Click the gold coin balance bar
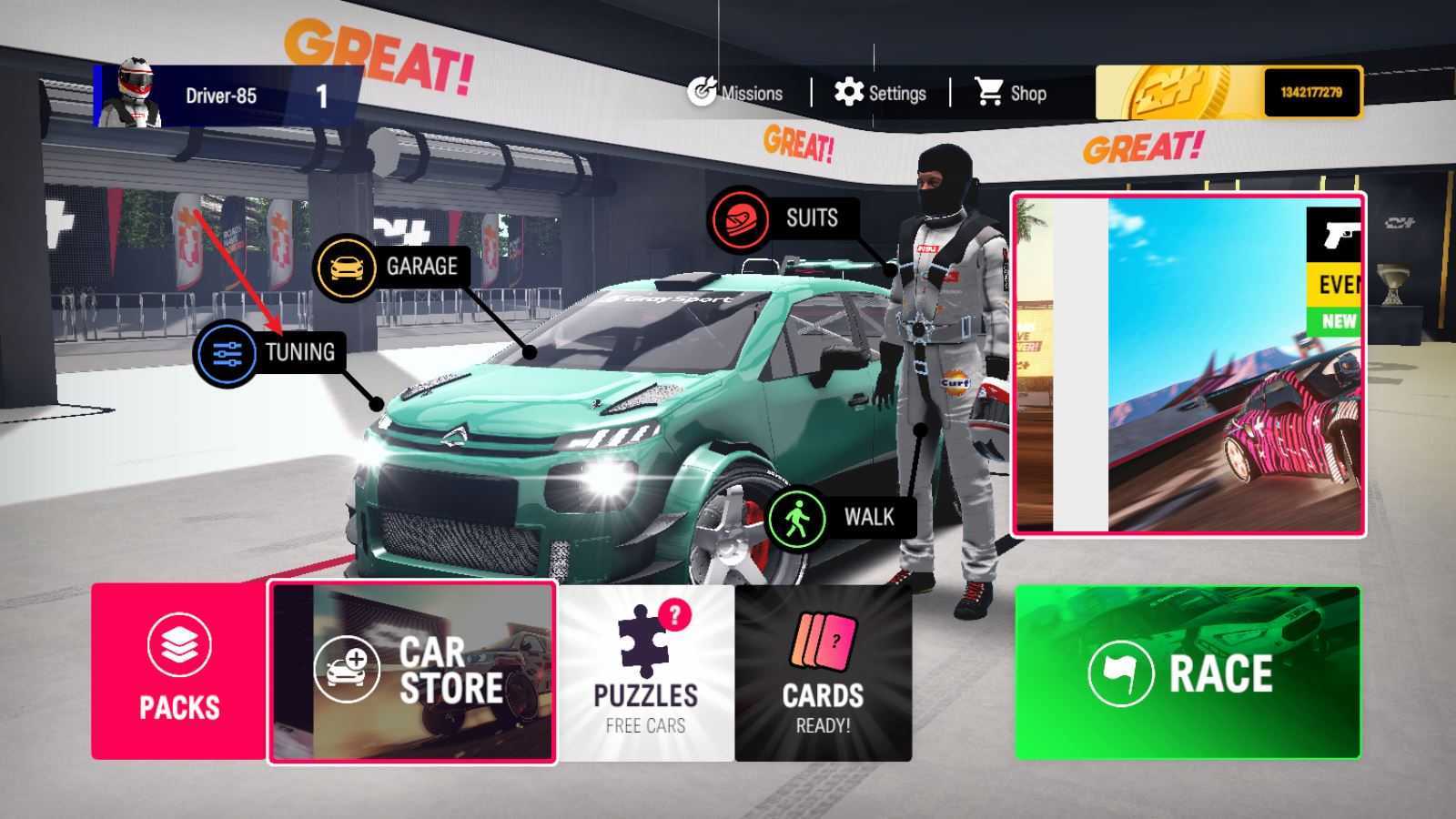Image resolution: width=1456 pixels, height=819 pixels. coord(1228,93)
